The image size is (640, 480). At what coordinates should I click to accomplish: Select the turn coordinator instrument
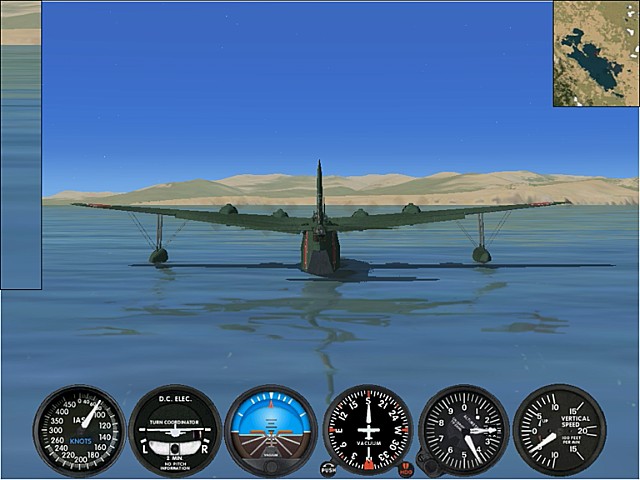pos(175,430)
